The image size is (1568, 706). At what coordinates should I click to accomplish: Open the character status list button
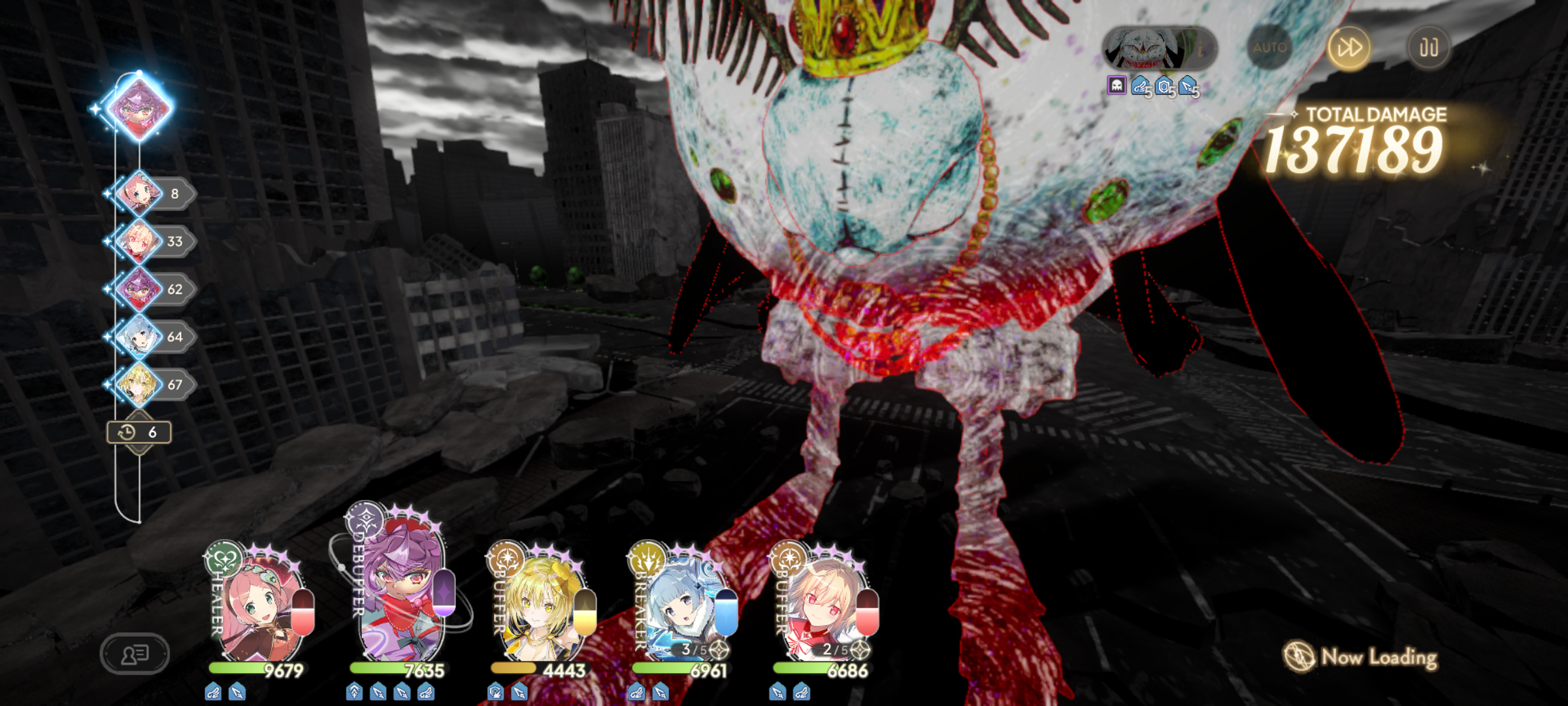click(135, 653)
